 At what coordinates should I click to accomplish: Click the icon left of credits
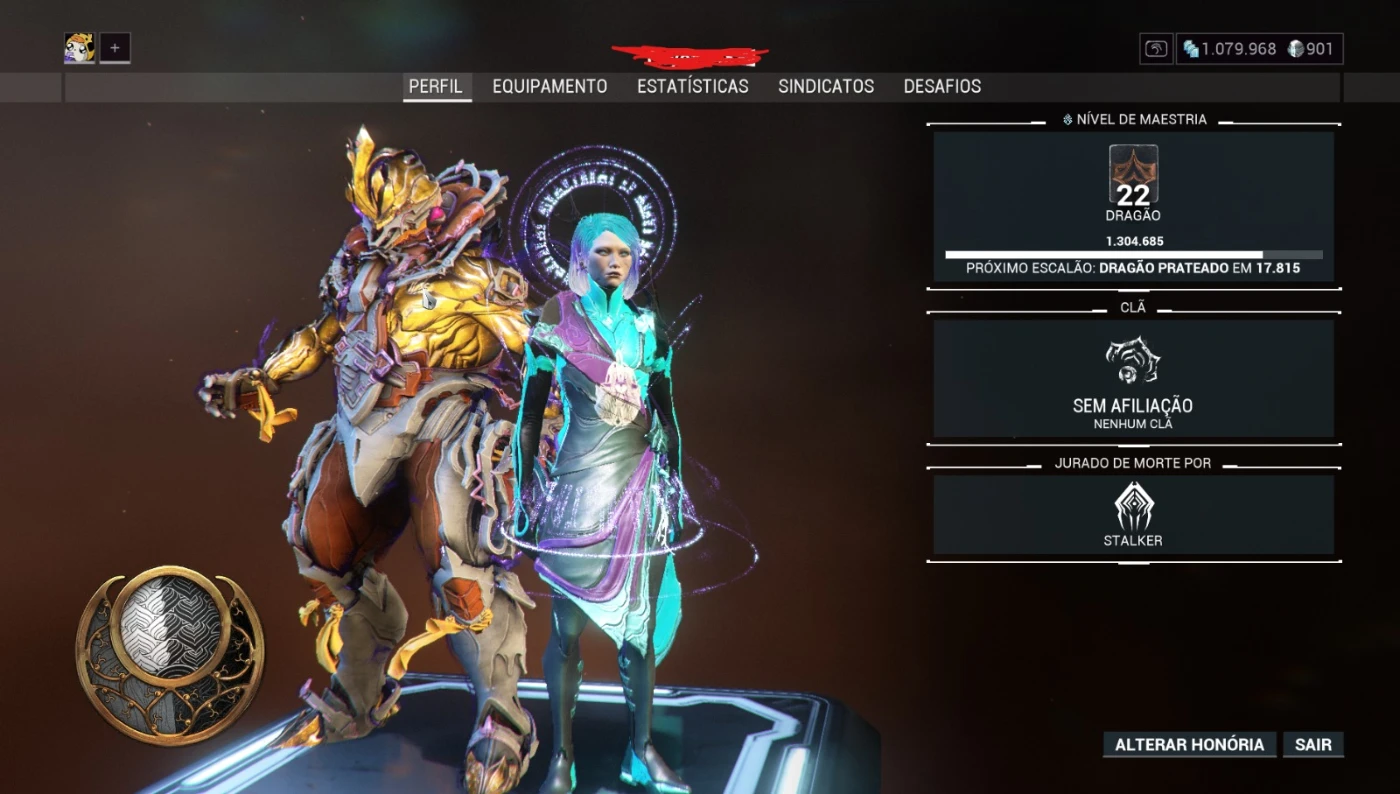click(1156, 49)
